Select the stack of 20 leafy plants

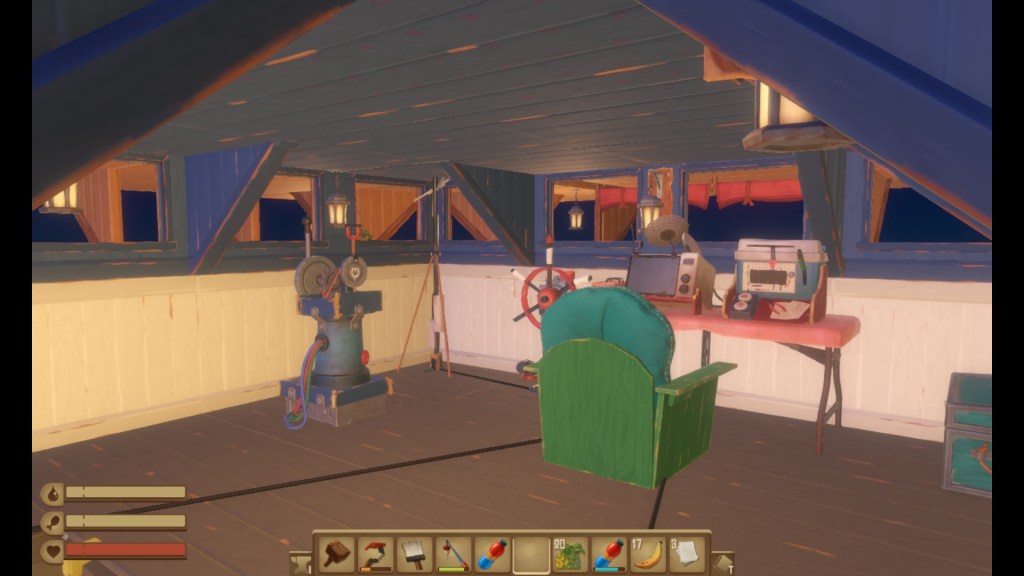[570, 554]
